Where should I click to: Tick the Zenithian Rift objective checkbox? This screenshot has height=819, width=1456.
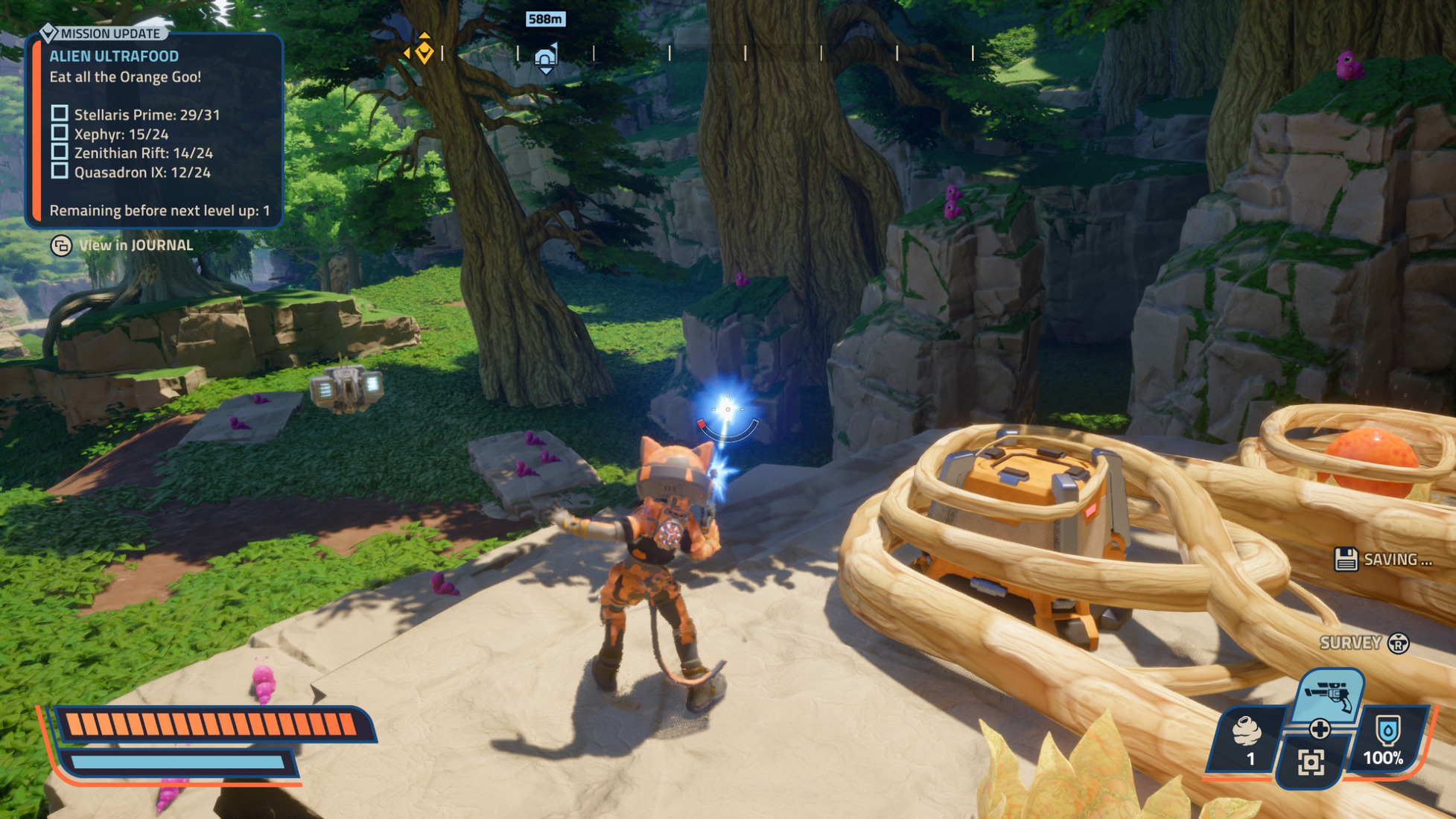[x=60, y=152]
